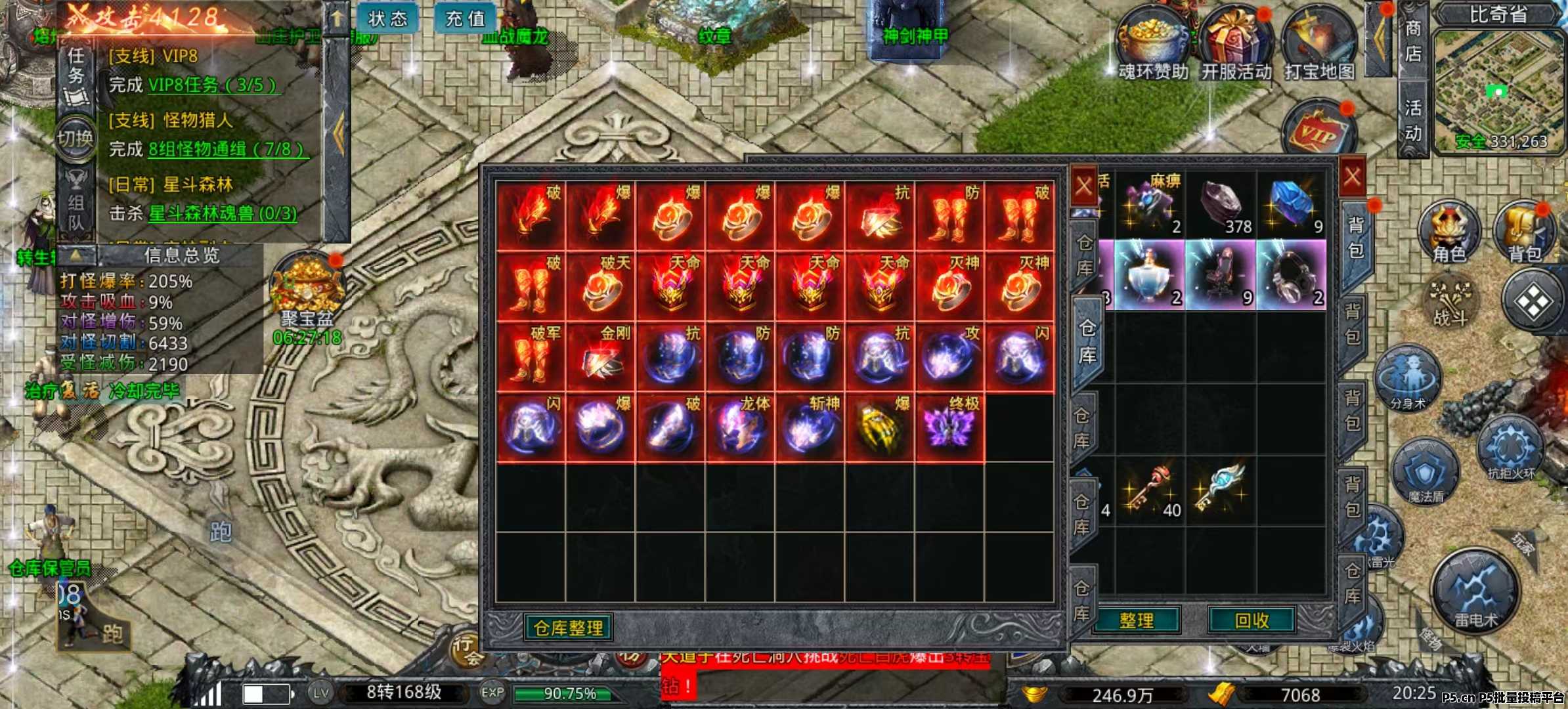Close the warehouse panel
This screenshot has height=709, width=1568.
[1083, 186]
